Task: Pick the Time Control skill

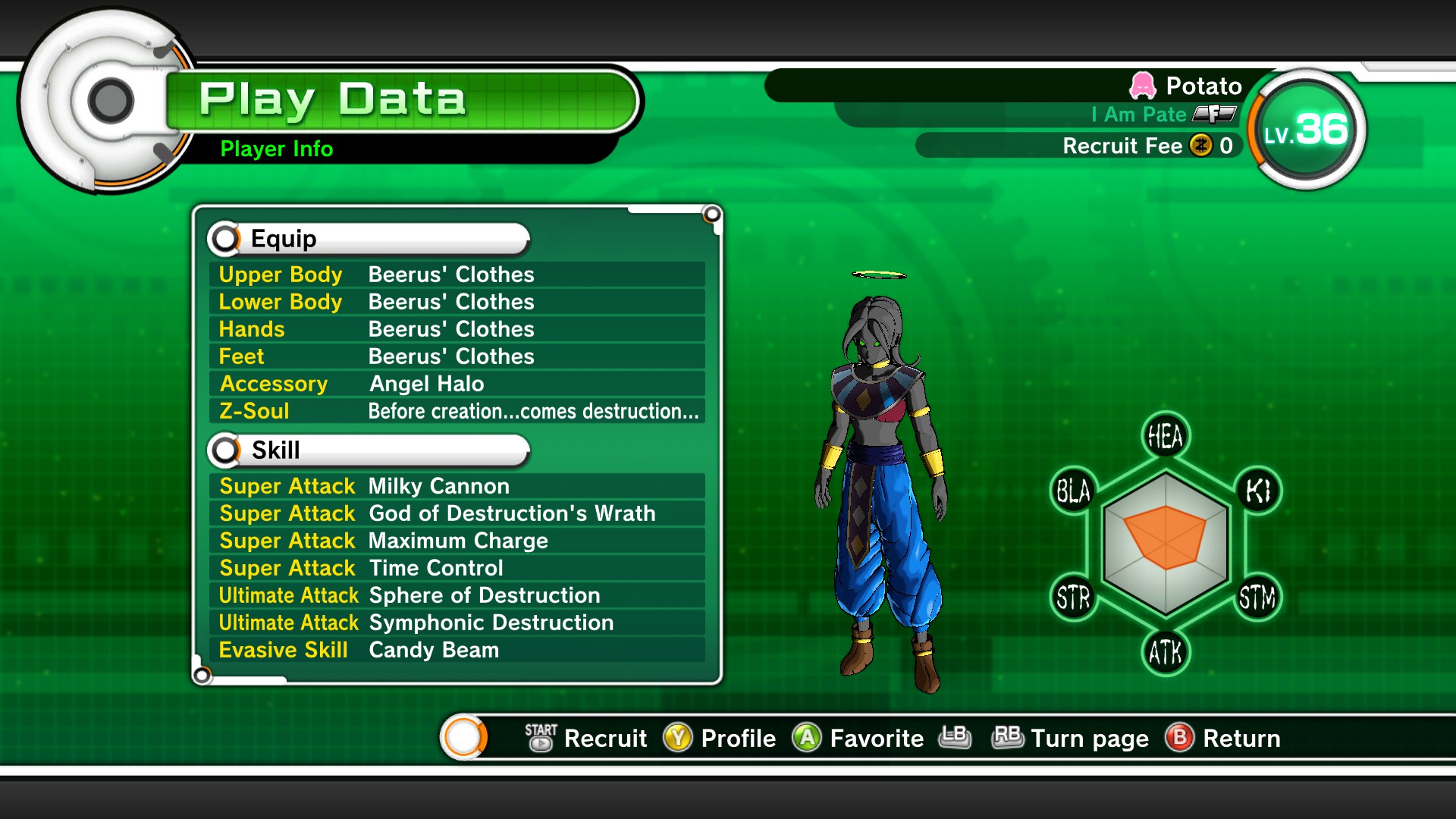Action: click(x=457, y=568)
